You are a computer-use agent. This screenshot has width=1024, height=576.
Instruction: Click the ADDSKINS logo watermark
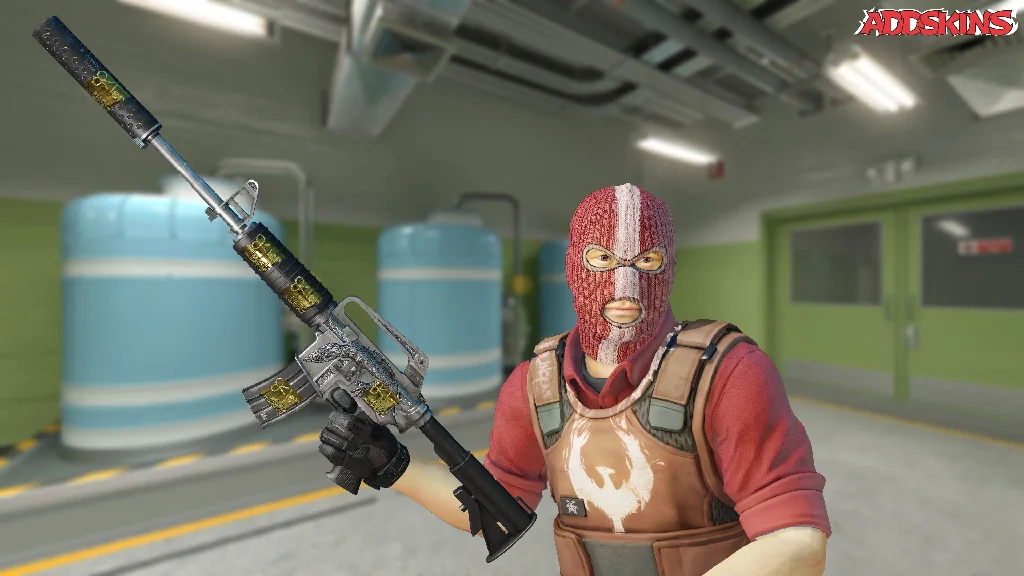pos(936,23)
